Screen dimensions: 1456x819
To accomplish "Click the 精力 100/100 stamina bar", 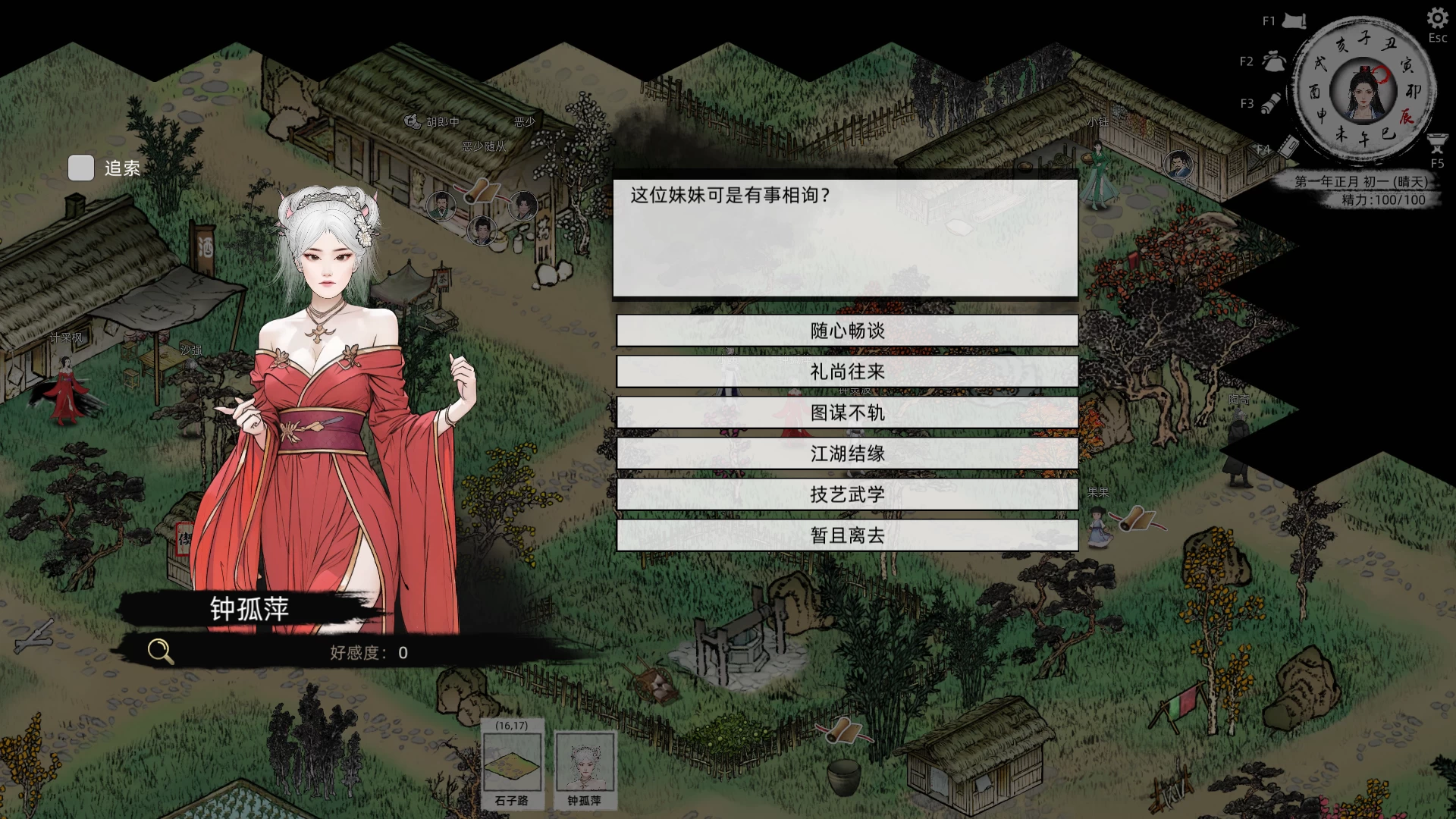I will [x=1385, y=199].
